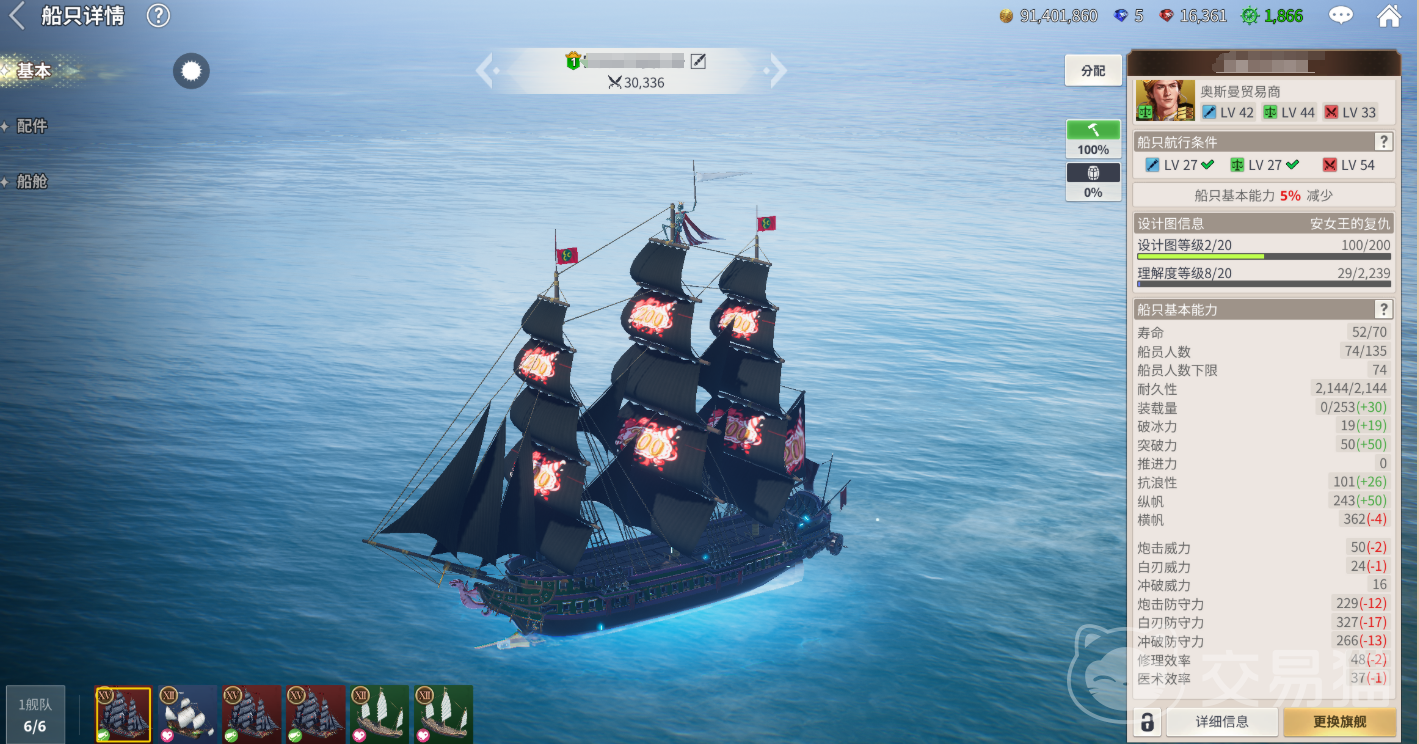1419x744 pixels.
Task: Open help for 船只航行条件
Action: click(1384, 142)
